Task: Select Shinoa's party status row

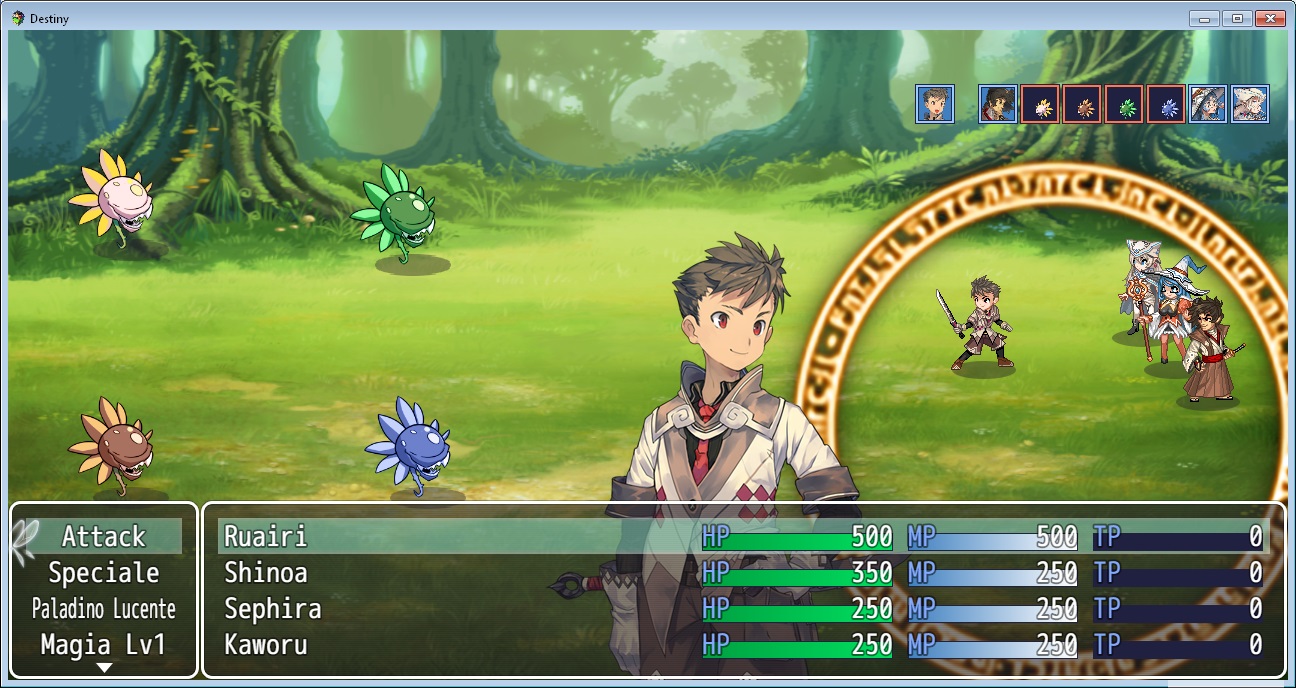Action: (x=742, y=573)
